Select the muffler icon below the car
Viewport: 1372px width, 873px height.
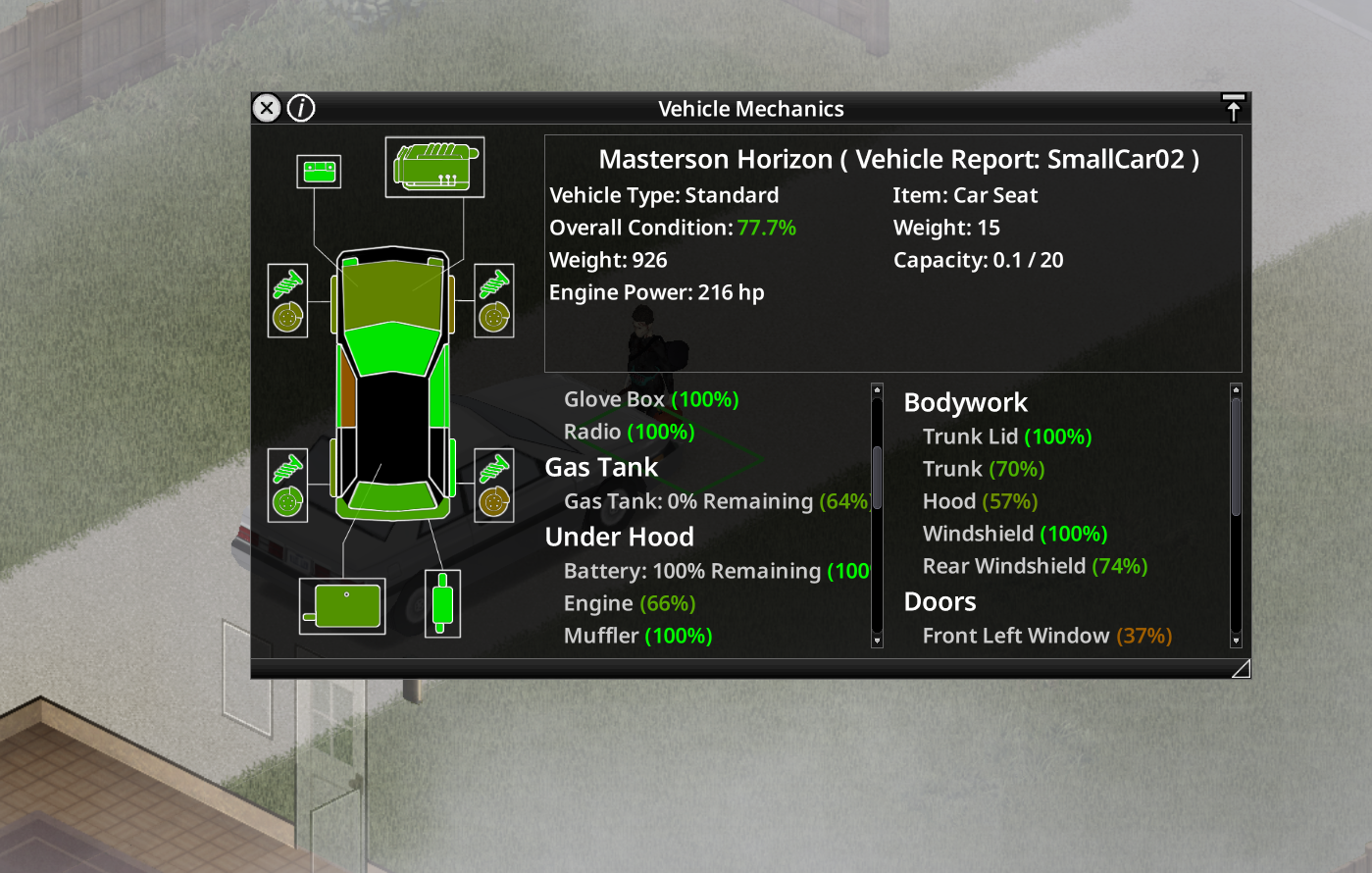[442, 603]
